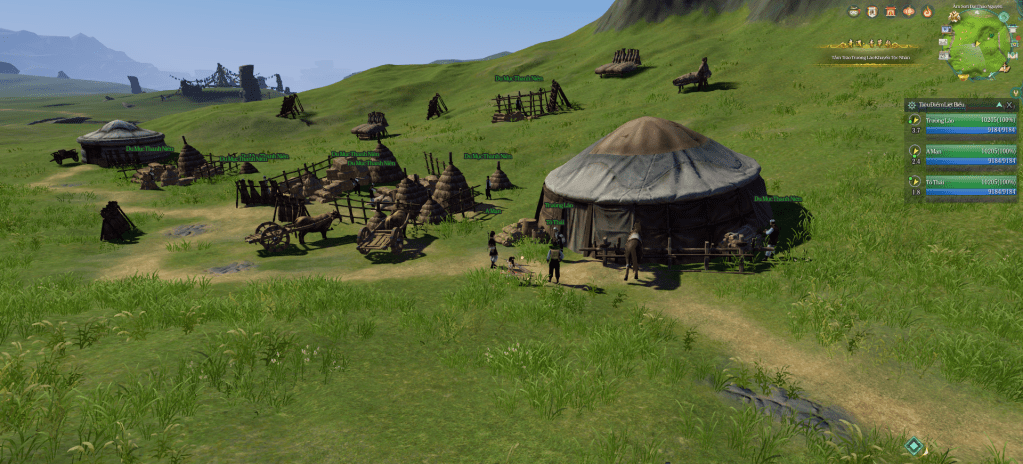This screenshot has height=464, width=1023.
Task: Open the red gate icon
Action: pos(890,12)
